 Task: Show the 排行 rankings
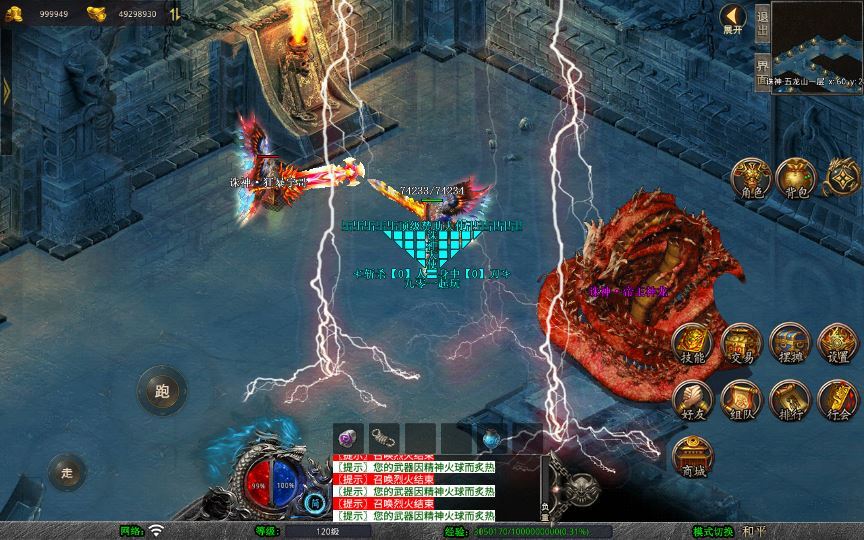pos(789,399)
